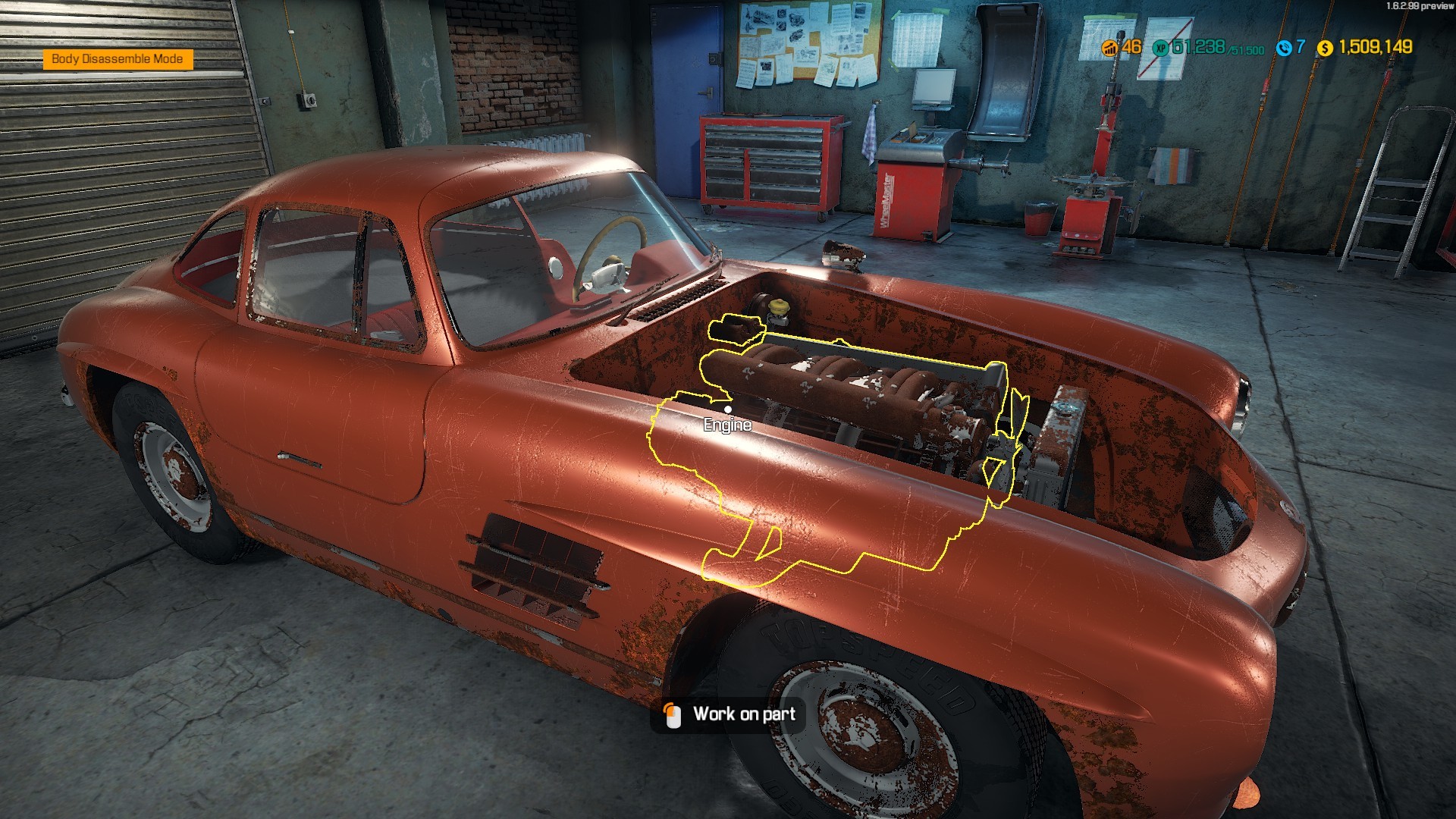The image size is (1456, 819).
Task: Click the orange level chart icon showing 46
Action: pos(1109,47)
